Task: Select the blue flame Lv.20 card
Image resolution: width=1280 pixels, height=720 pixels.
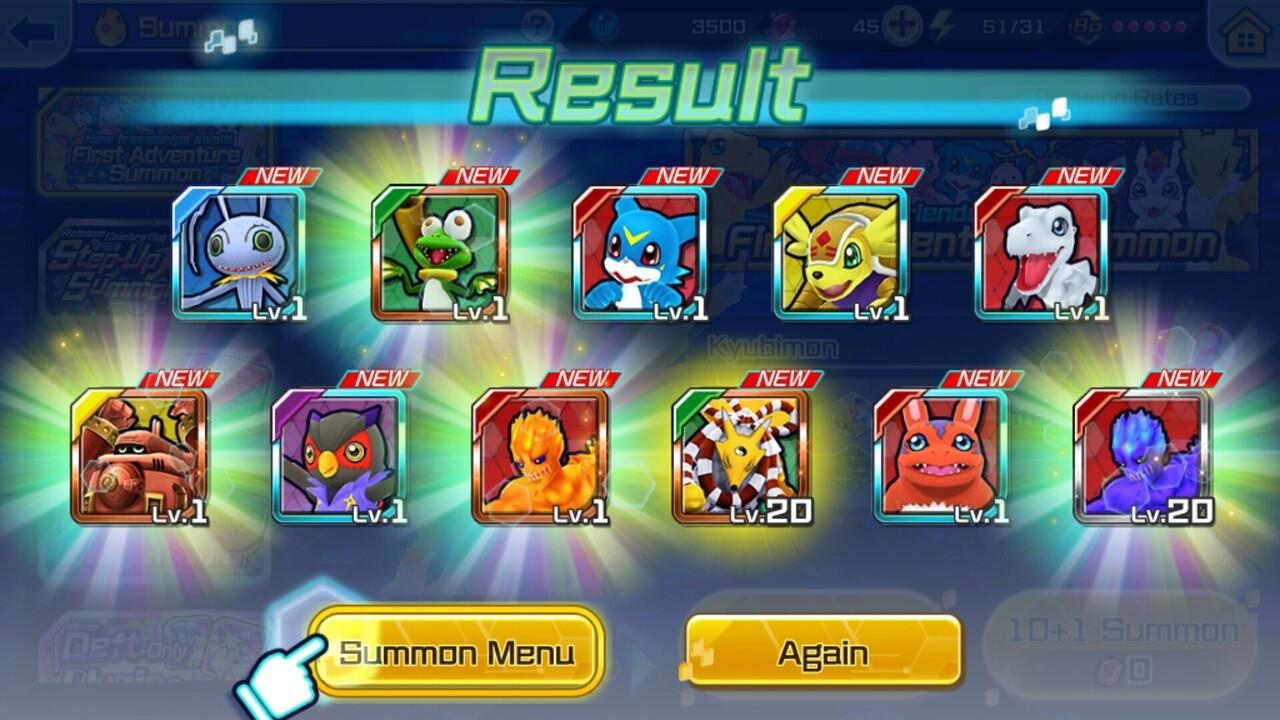Action: (1141, 456)
